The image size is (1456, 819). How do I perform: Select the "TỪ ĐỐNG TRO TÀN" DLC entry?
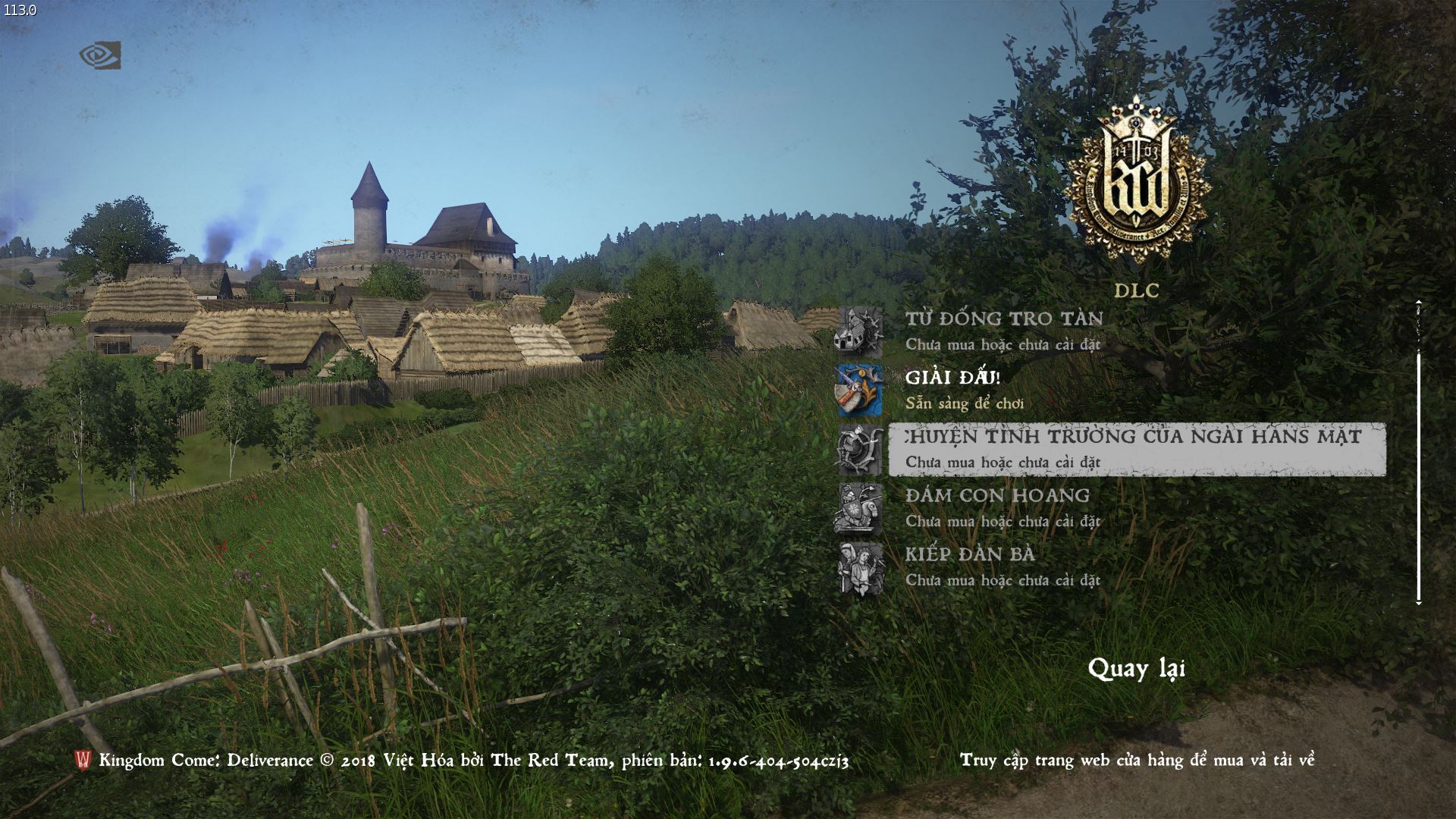[1005, 318]
